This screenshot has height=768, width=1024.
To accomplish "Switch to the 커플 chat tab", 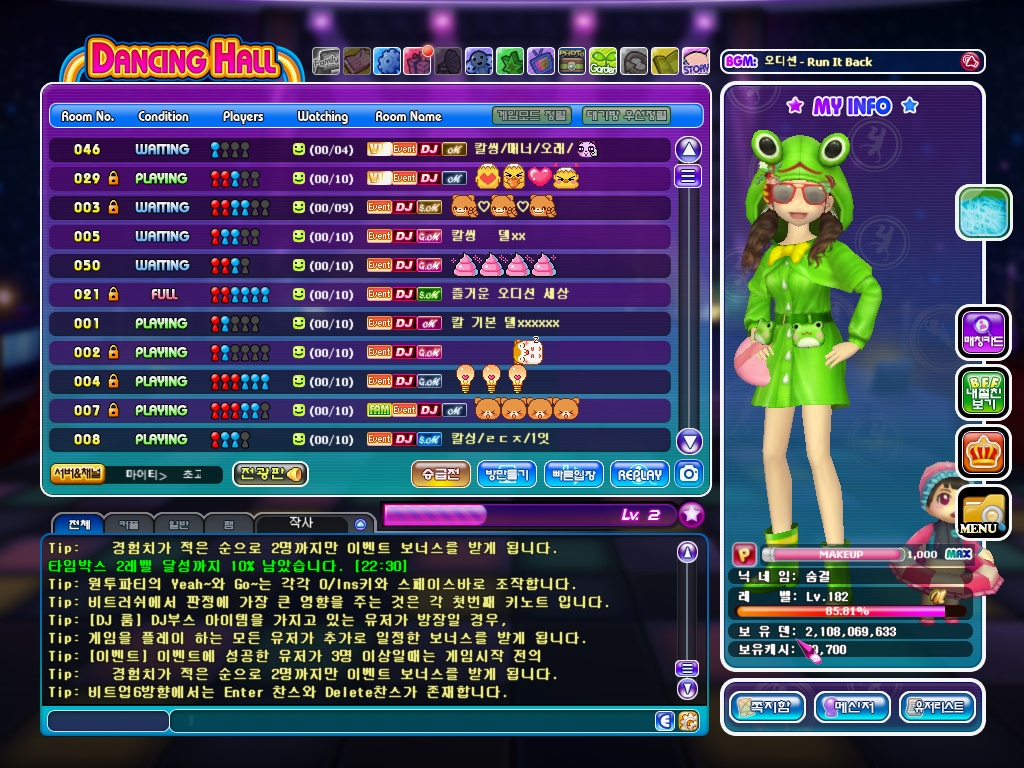I will point(128,524).
